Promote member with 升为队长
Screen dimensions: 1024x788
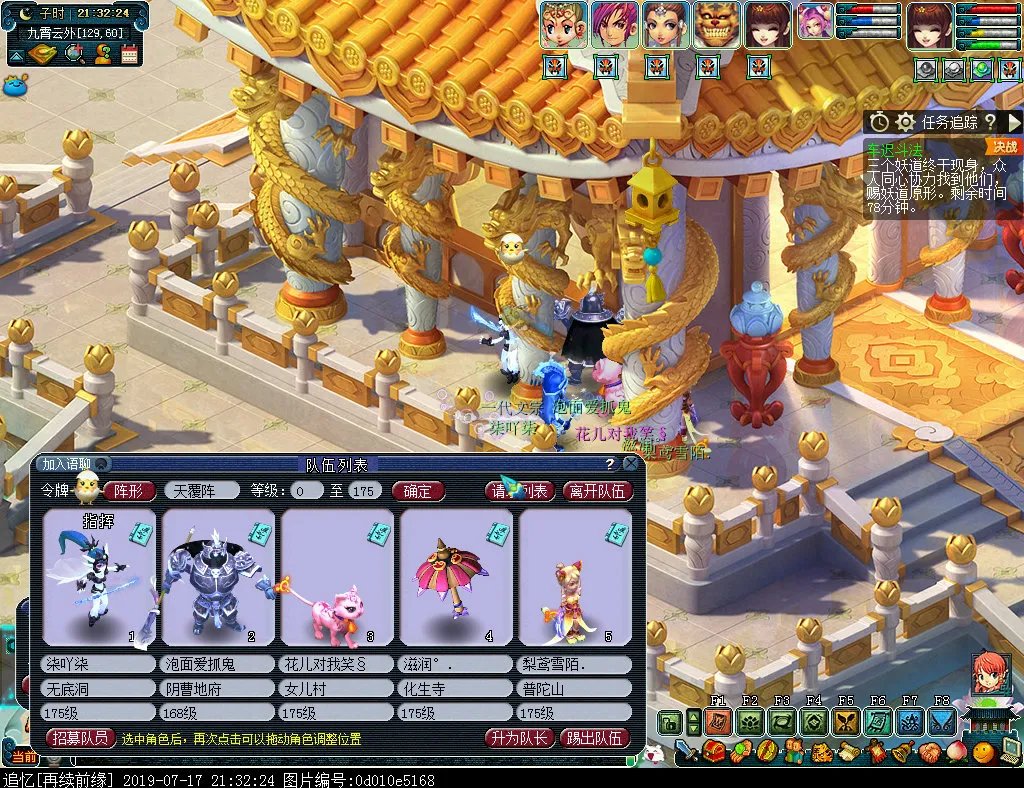(517, 738)
